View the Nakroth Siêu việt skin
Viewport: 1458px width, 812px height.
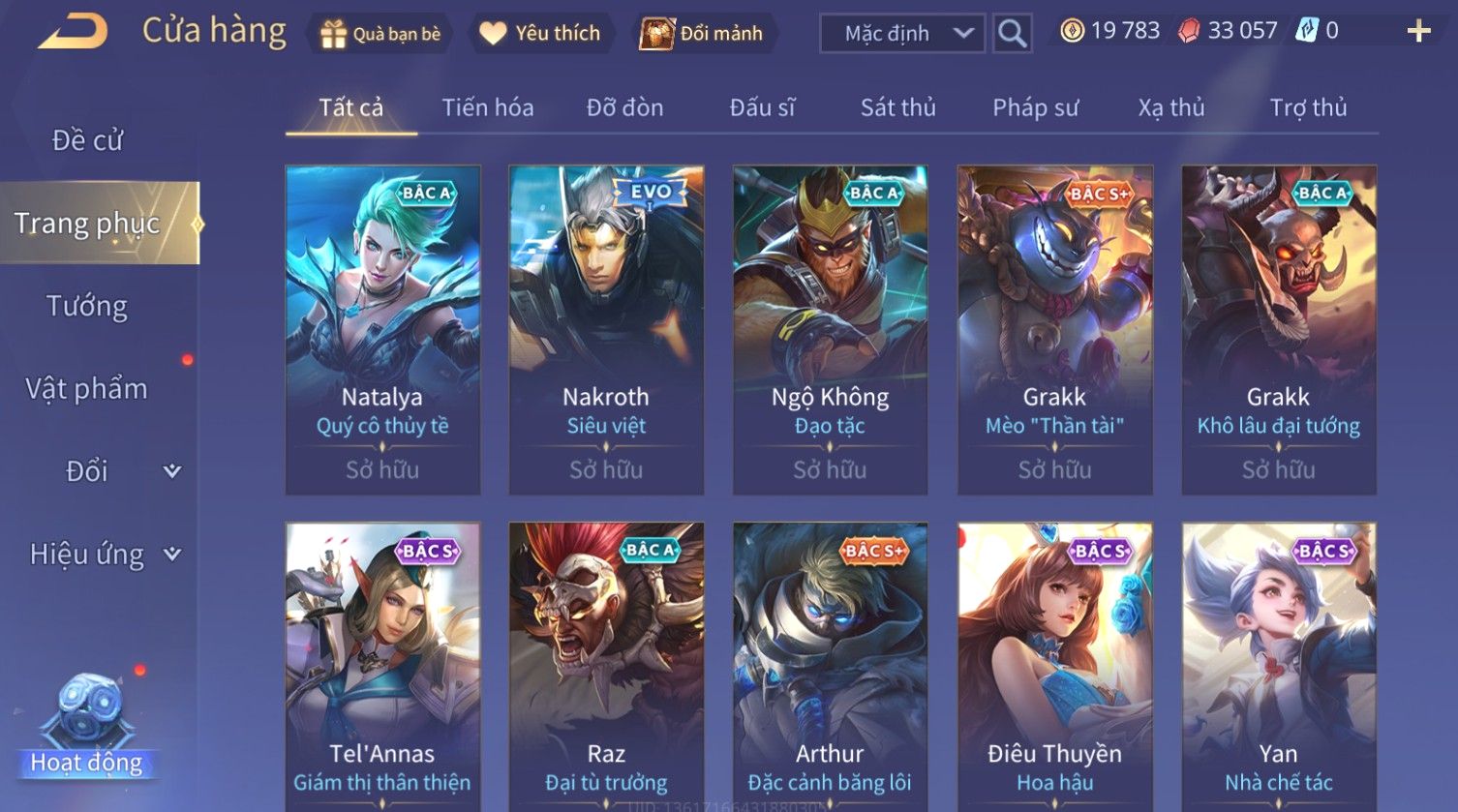click(606, 329)
